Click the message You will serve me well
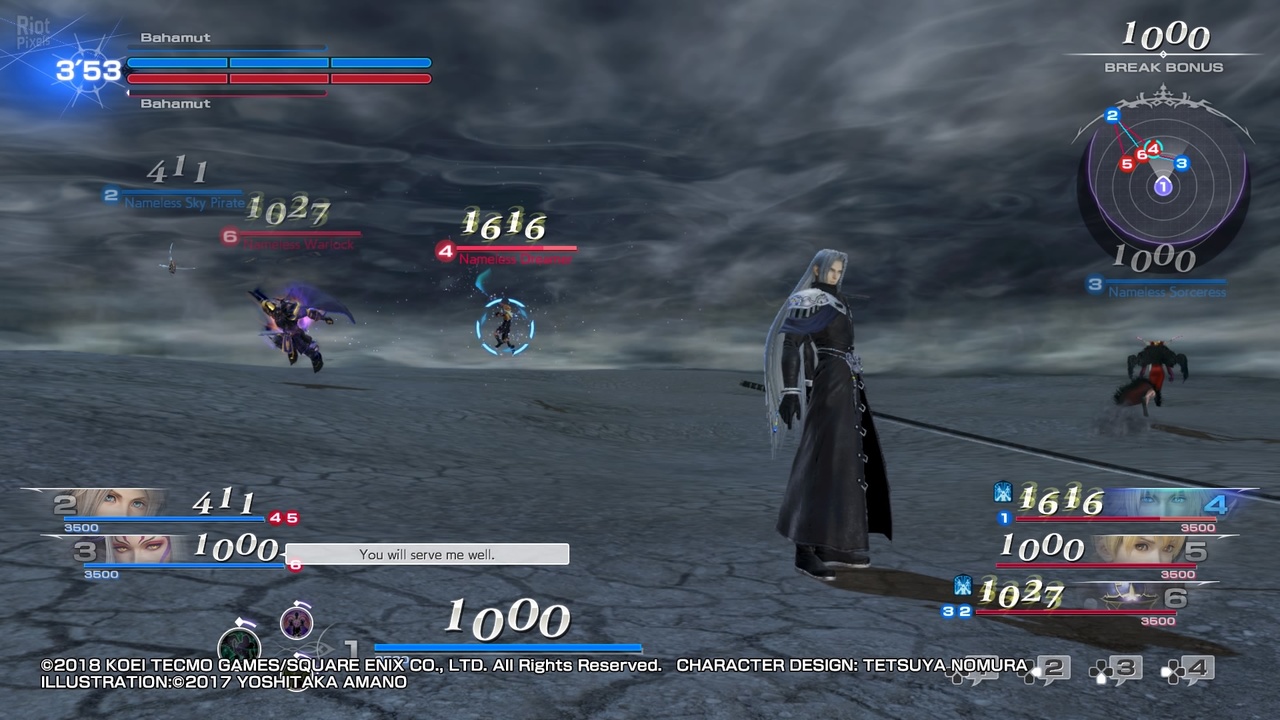Viewport: 1280px width, 720px height. pyautogui.click(x=427, y=554)
